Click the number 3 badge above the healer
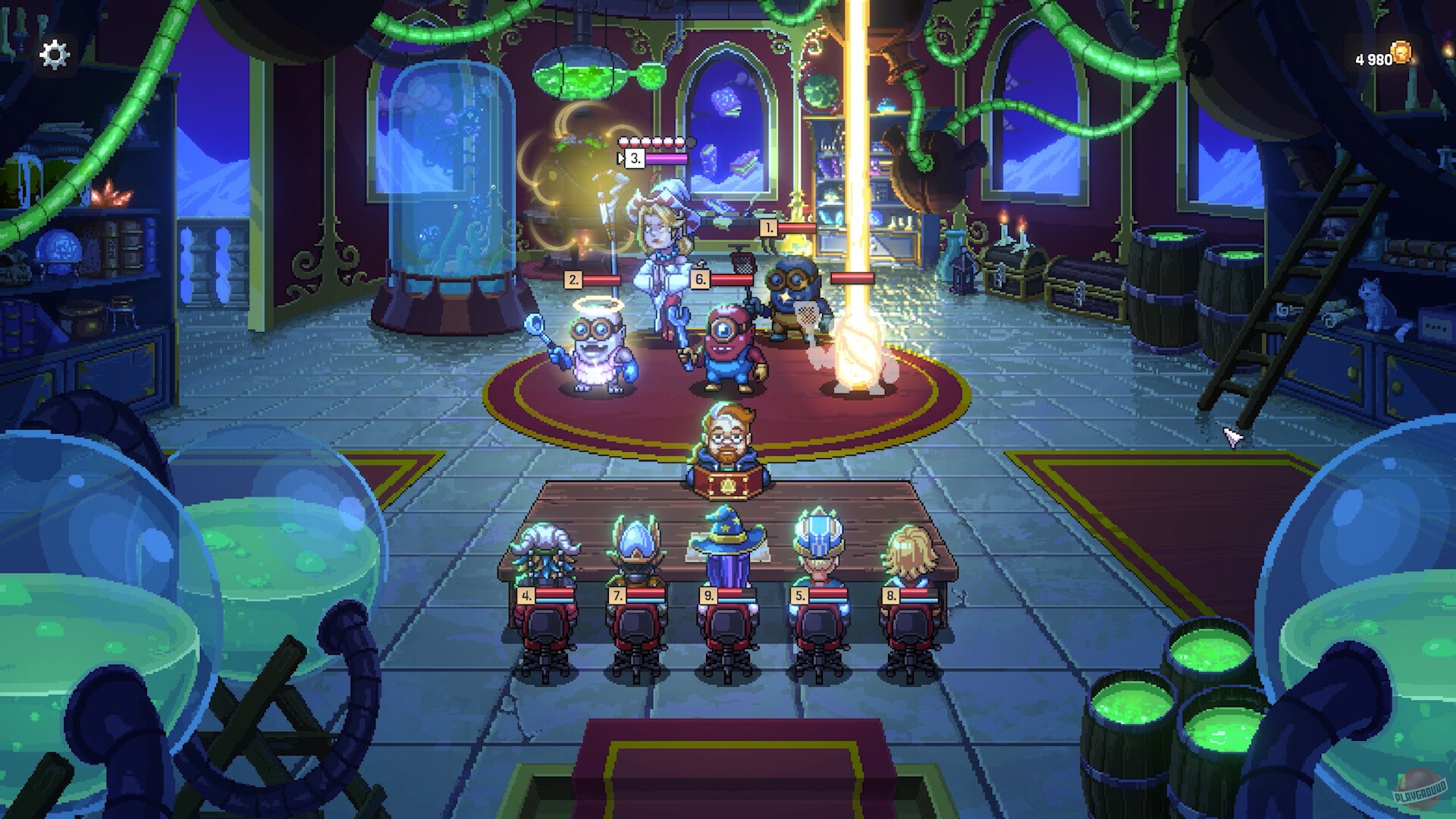The image size is (1456, 819). coord(633,157)
